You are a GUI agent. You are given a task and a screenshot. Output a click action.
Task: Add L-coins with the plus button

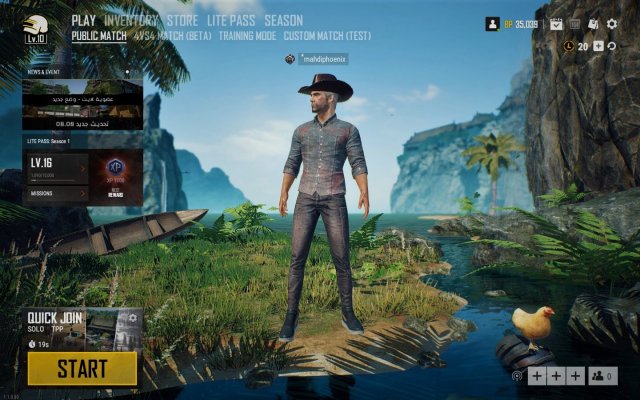(598, 46)
